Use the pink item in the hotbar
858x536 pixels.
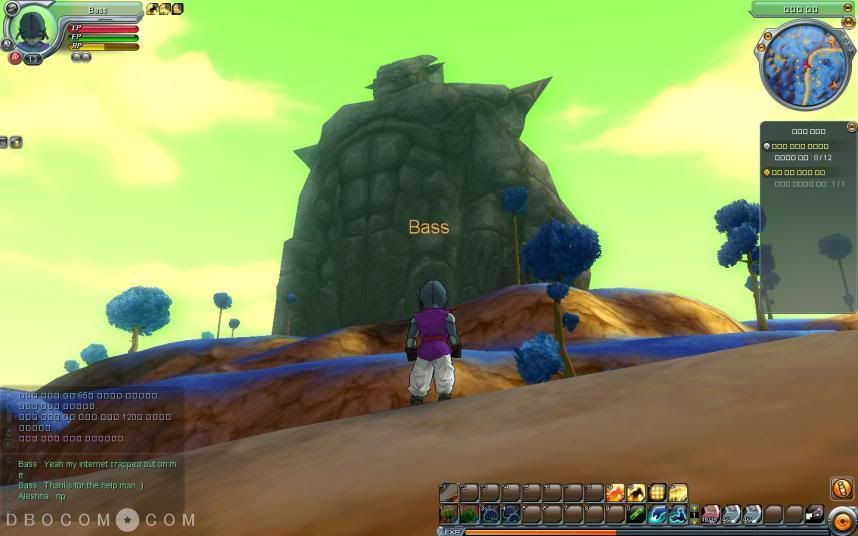[711, 514]
